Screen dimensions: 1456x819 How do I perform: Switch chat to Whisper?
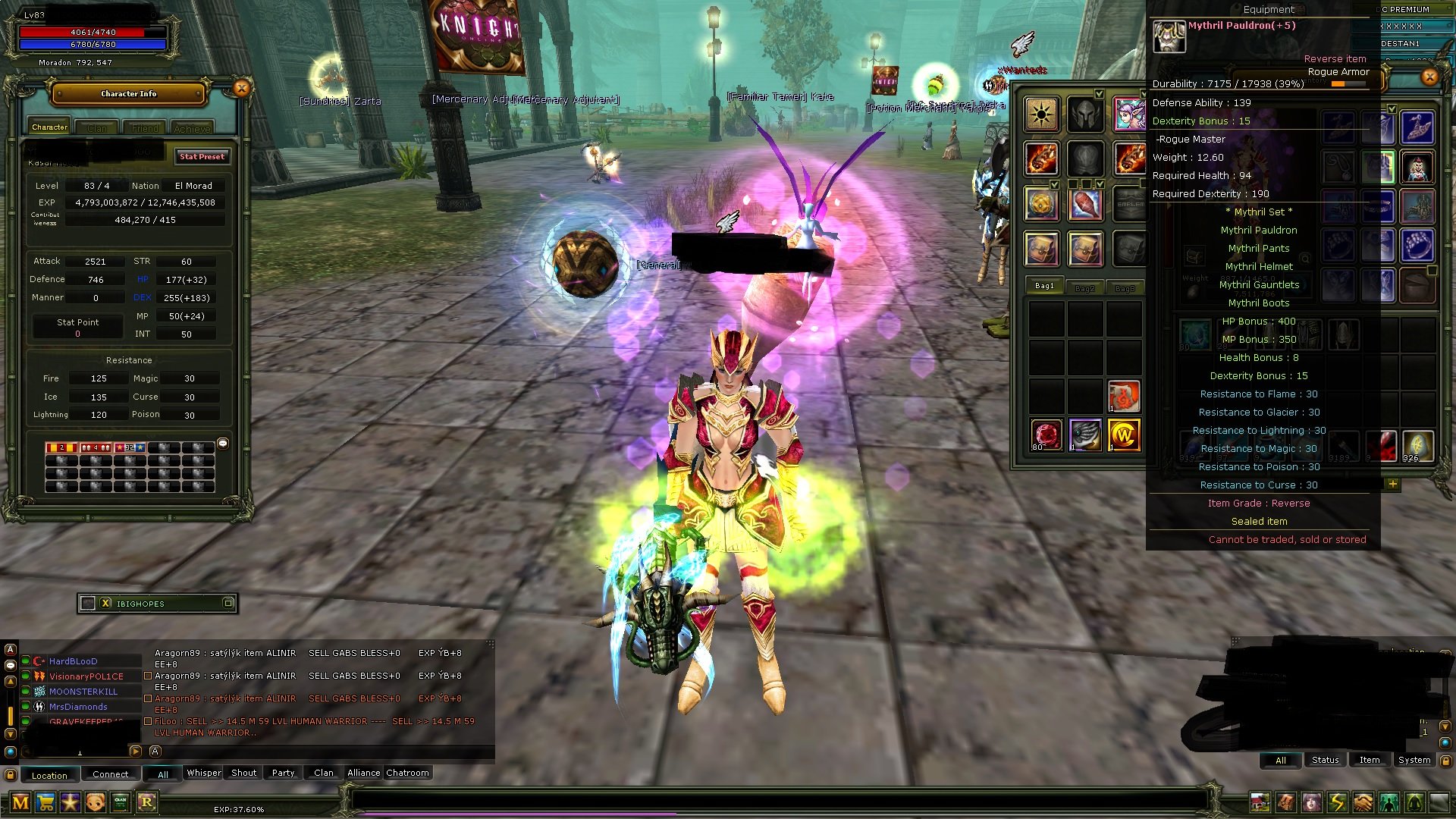(x=203, y=773)
